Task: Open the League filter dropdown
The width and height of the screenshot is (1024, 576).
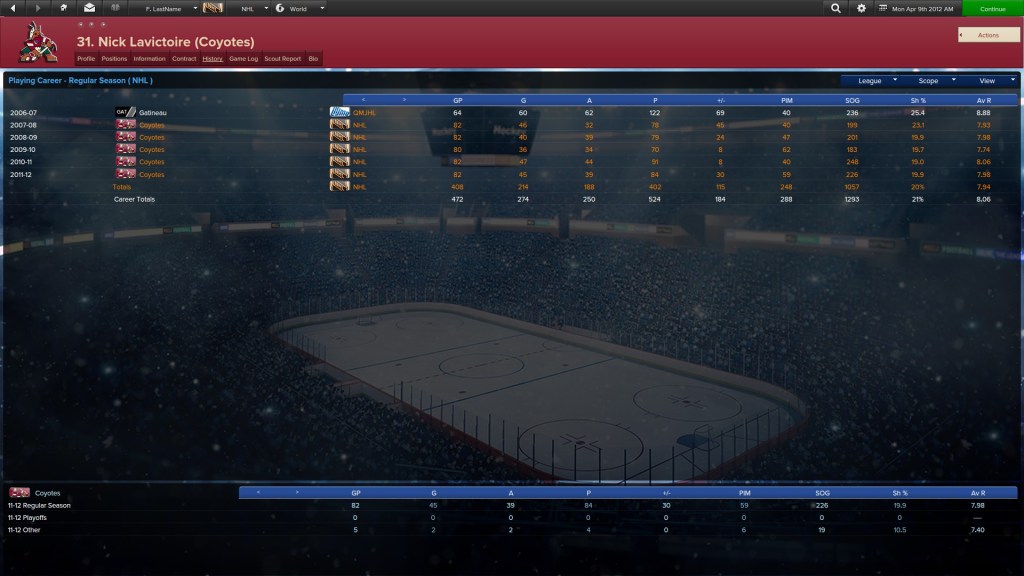Action: [x=874, y=80]
